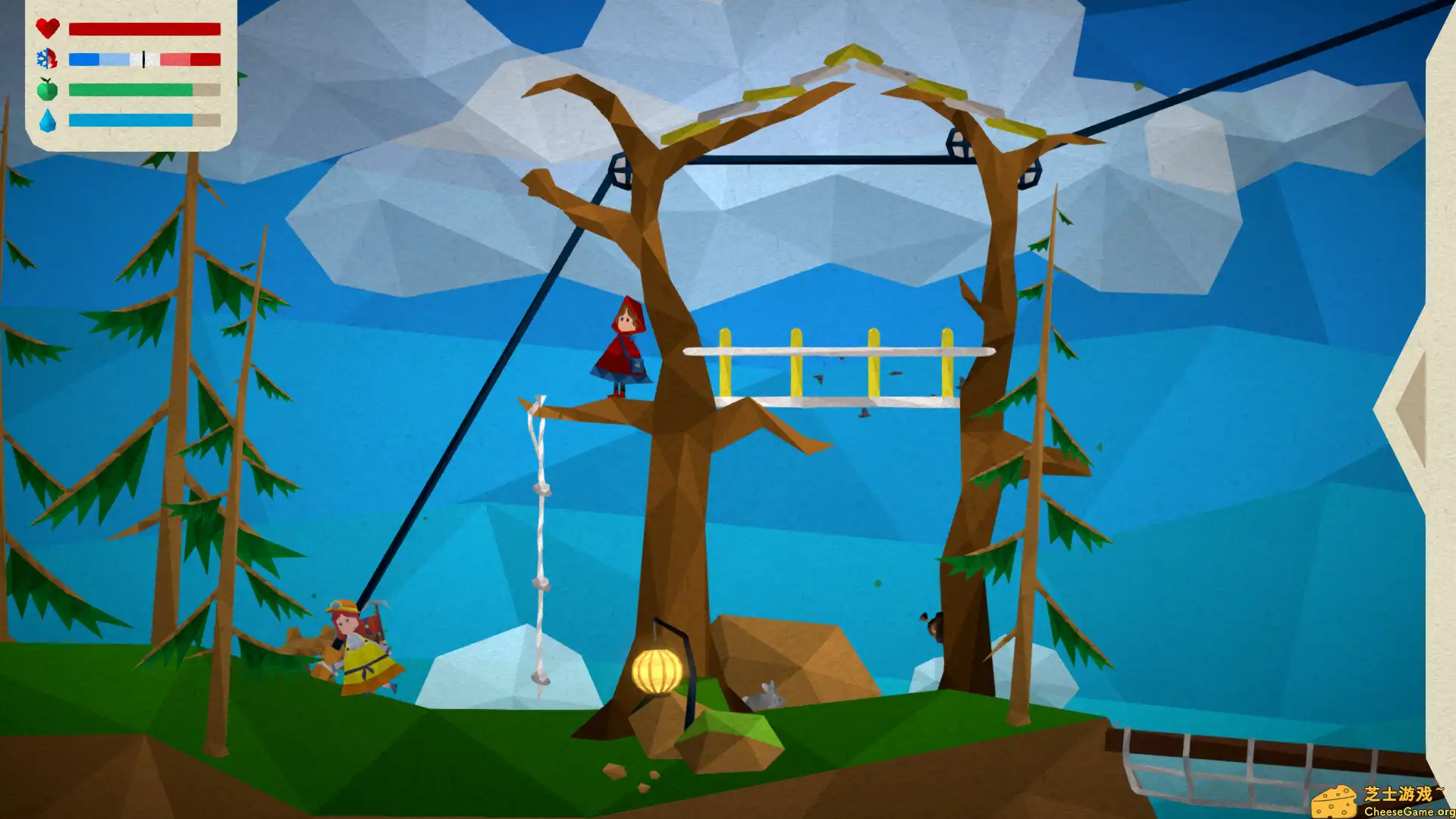Viewport: 1456px width, 819px height.
Task: Click the green apple hunger icon
Action: point(47,89)
